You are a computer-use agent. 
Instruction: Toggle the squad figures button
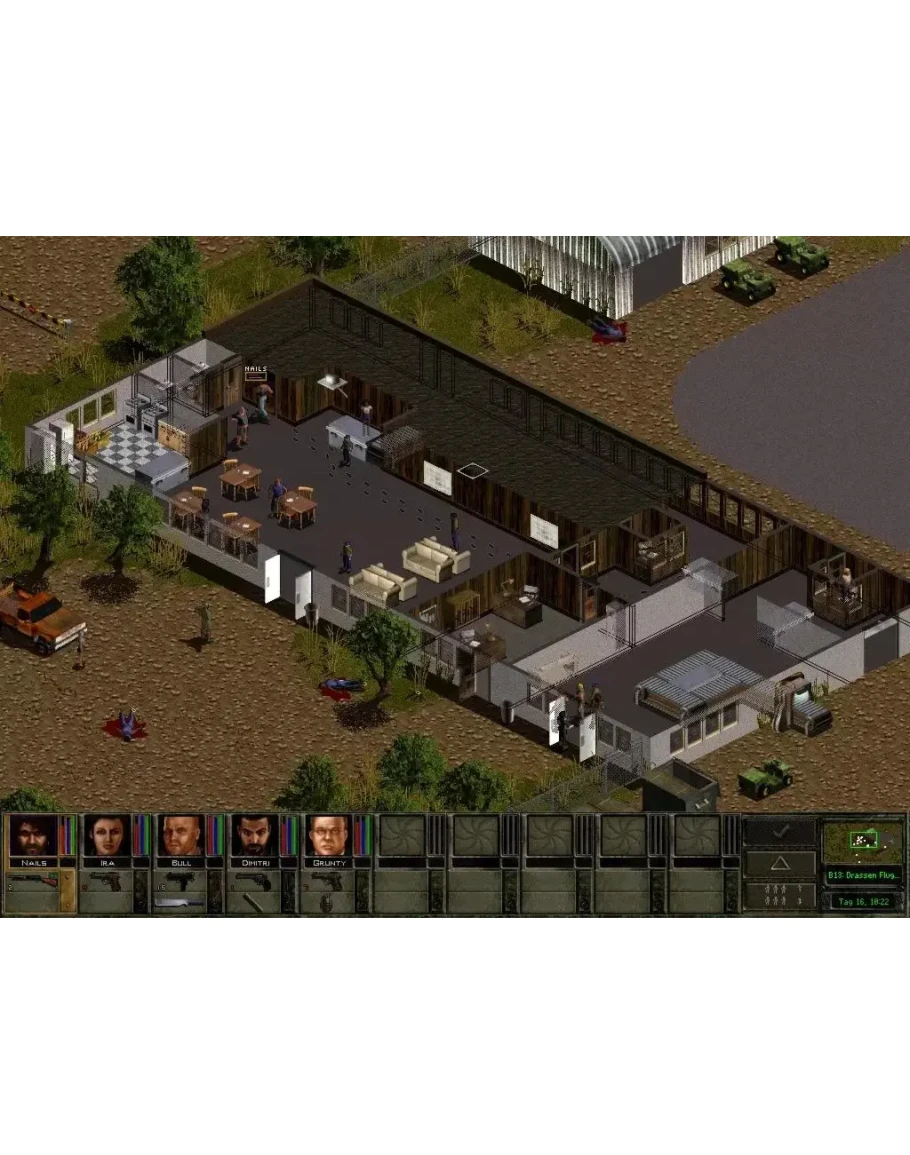click(780, 896)
